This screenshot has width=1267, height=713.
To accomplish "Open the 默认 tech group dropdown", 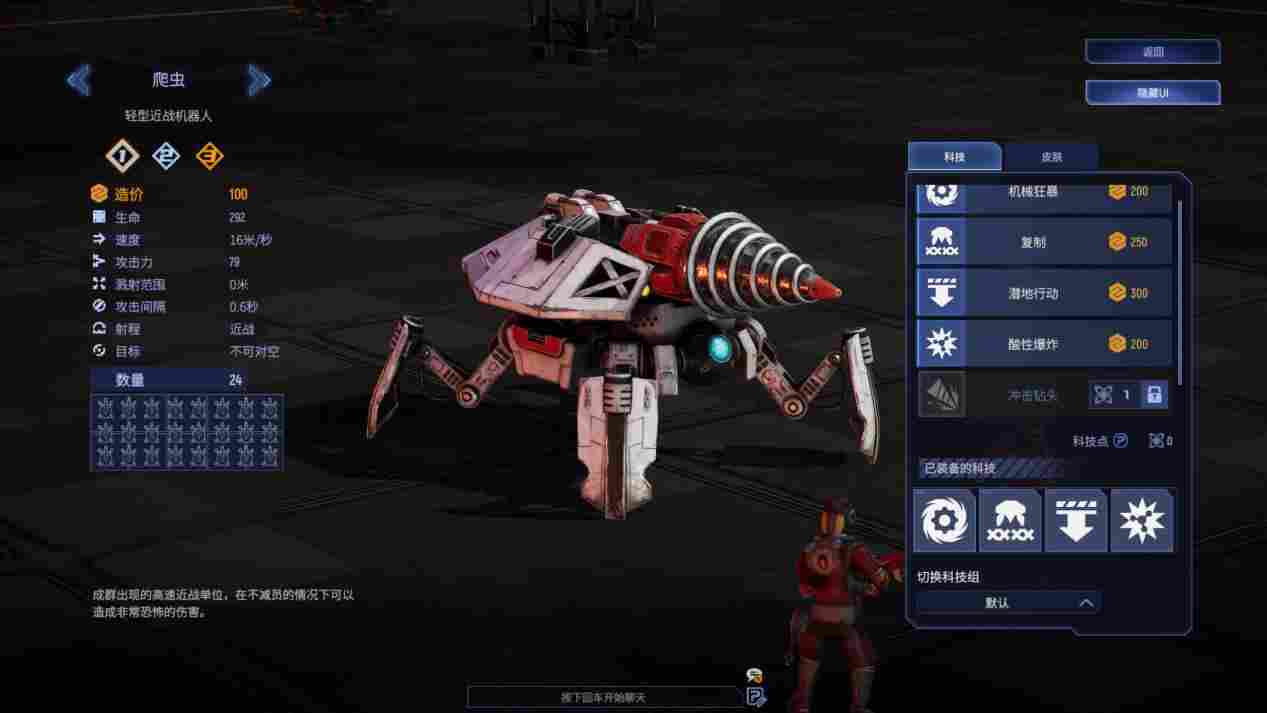I will point(1008,603).
